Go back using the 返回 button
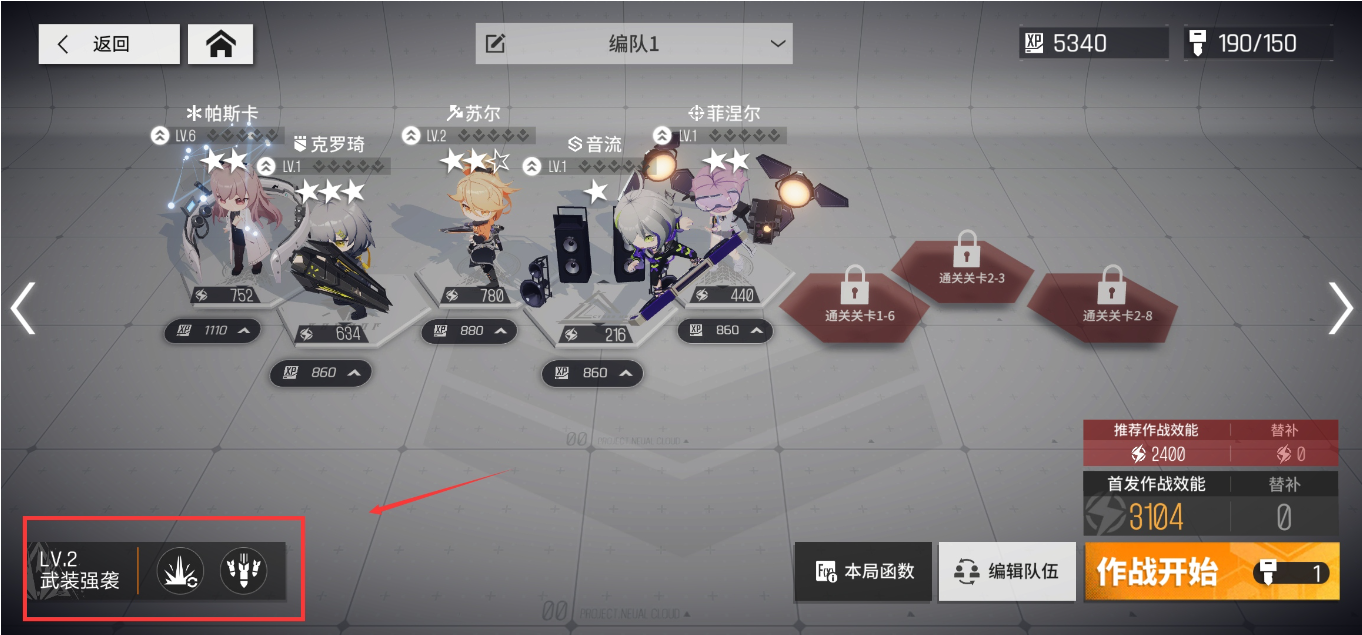This screenshot has width=1362, height=635. 109,45
